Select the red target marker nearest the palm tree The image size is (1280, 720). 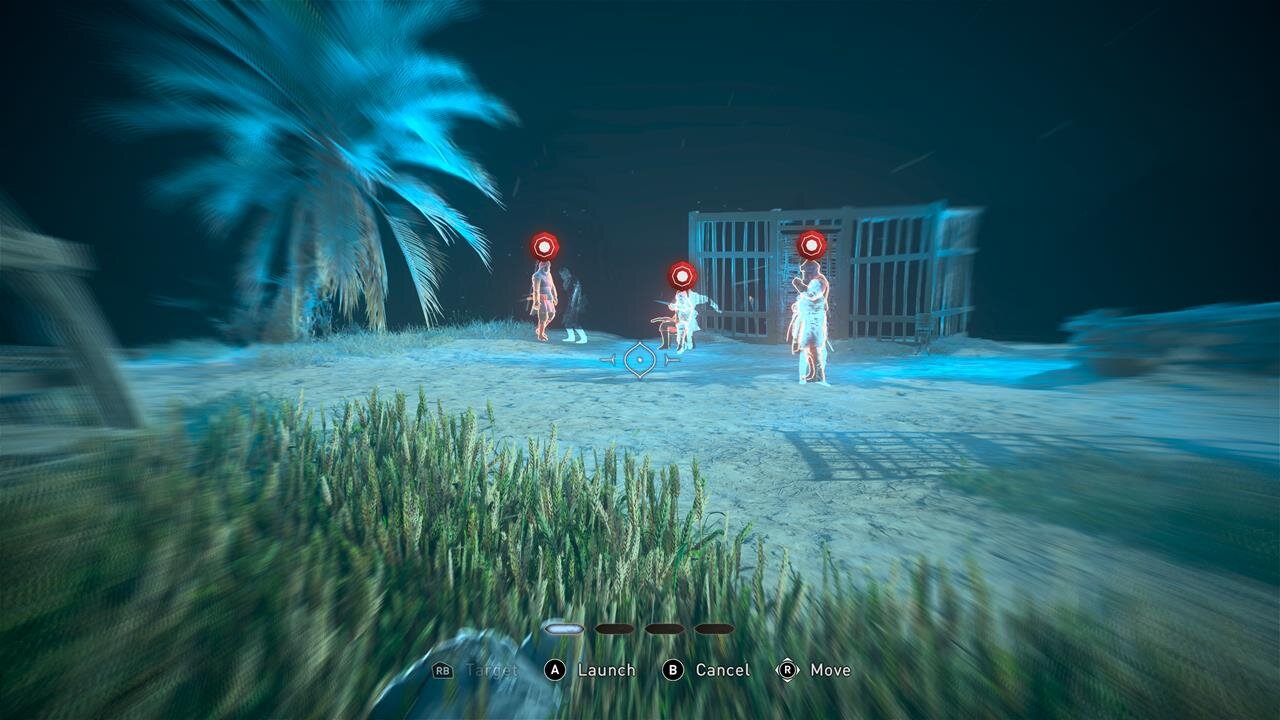(x=544, y=246)
